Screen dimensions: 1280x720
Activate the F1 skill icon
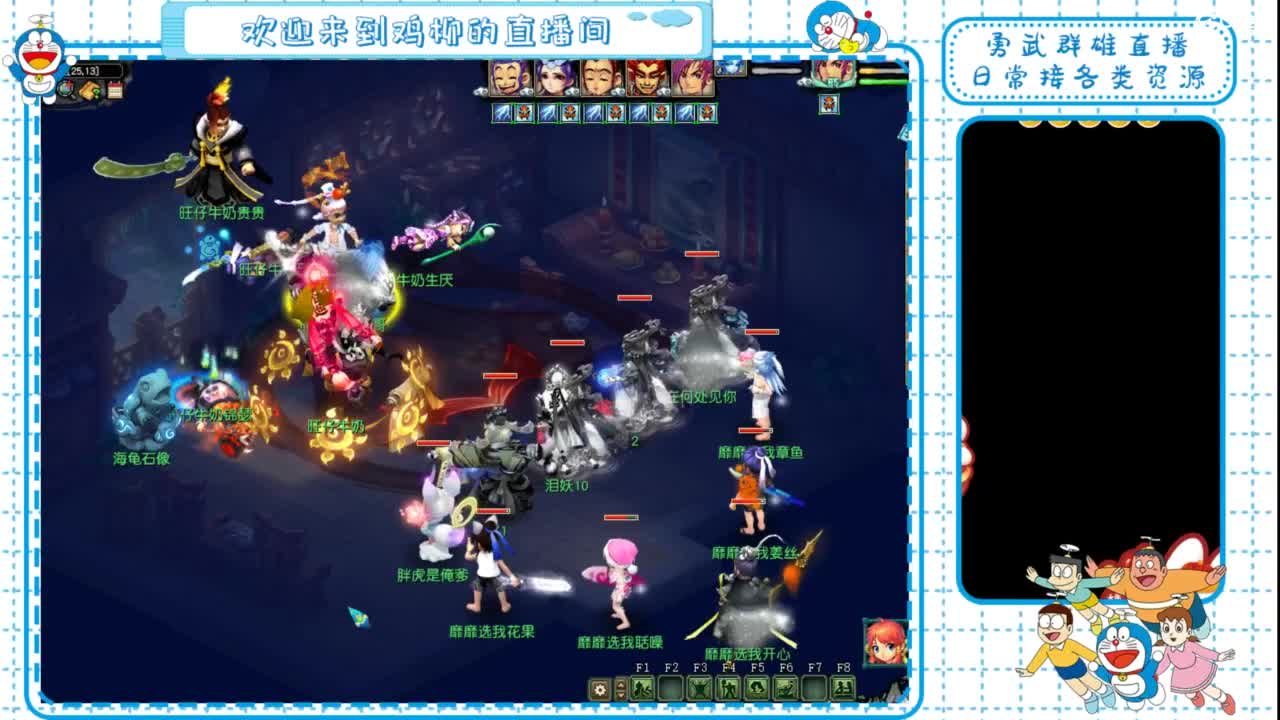[x=640, y=686]
